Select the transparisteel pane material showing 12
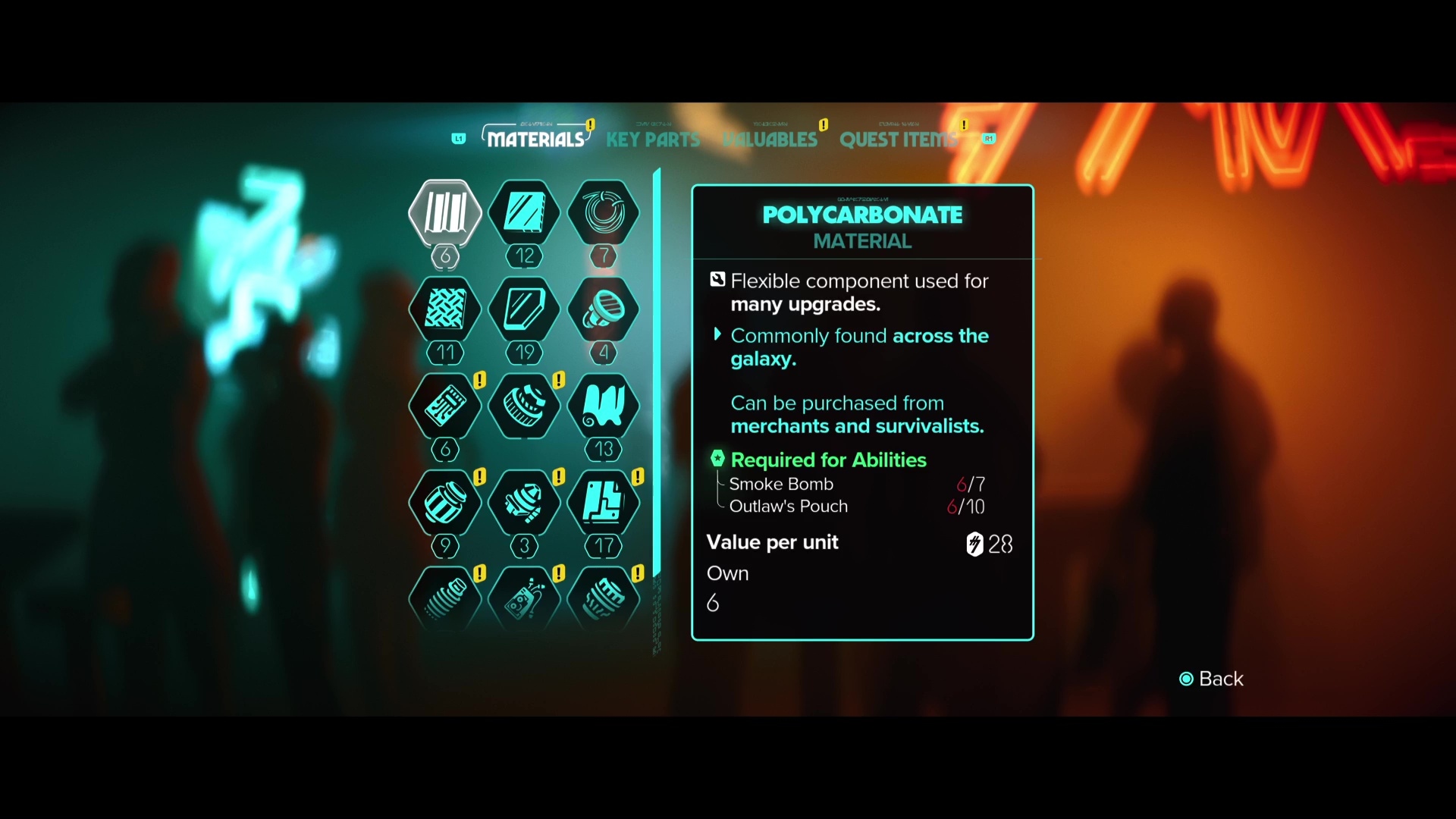 click(525, 215)
